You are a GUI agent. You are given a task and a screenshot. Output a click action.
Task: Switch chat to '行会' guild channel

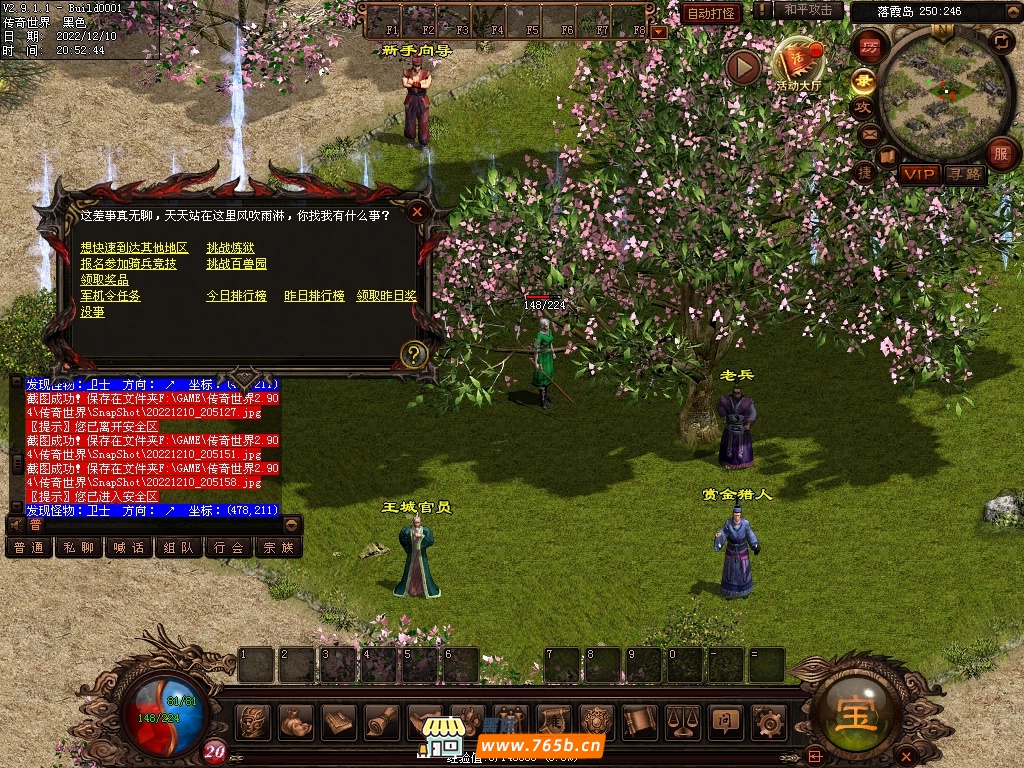coord(229,547)
